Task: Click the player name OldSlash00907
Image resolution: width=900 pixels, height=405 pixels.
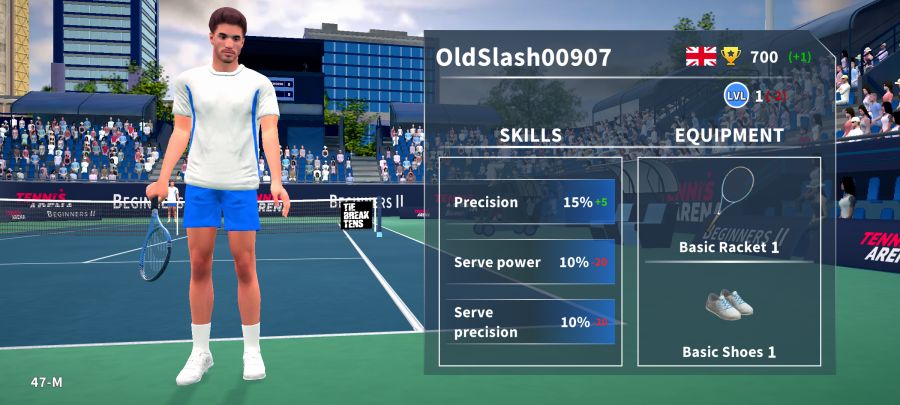Action: 523,57
